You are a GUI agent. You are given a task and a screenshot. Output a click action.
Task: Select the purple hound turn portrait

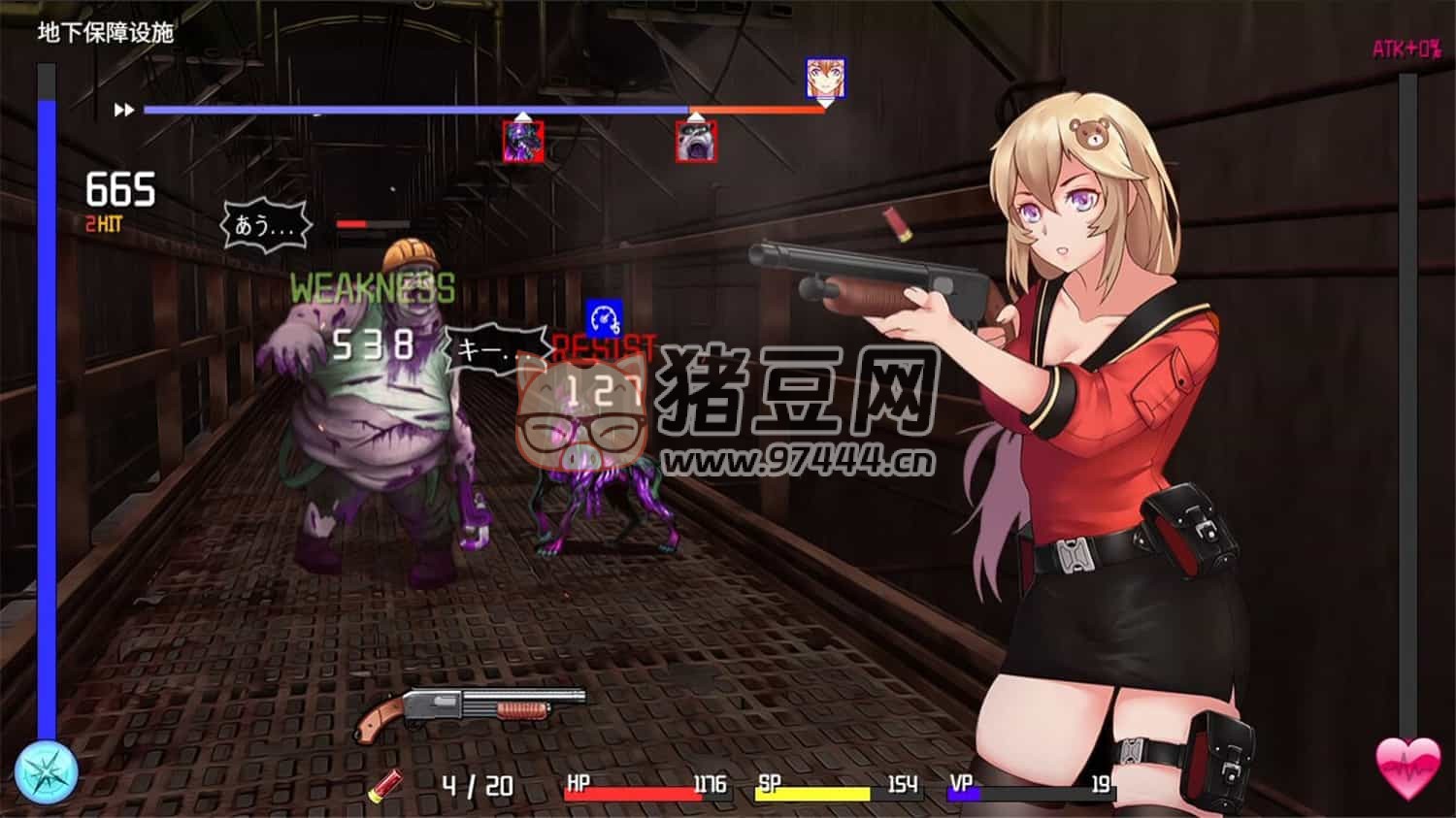coord(523,142)
